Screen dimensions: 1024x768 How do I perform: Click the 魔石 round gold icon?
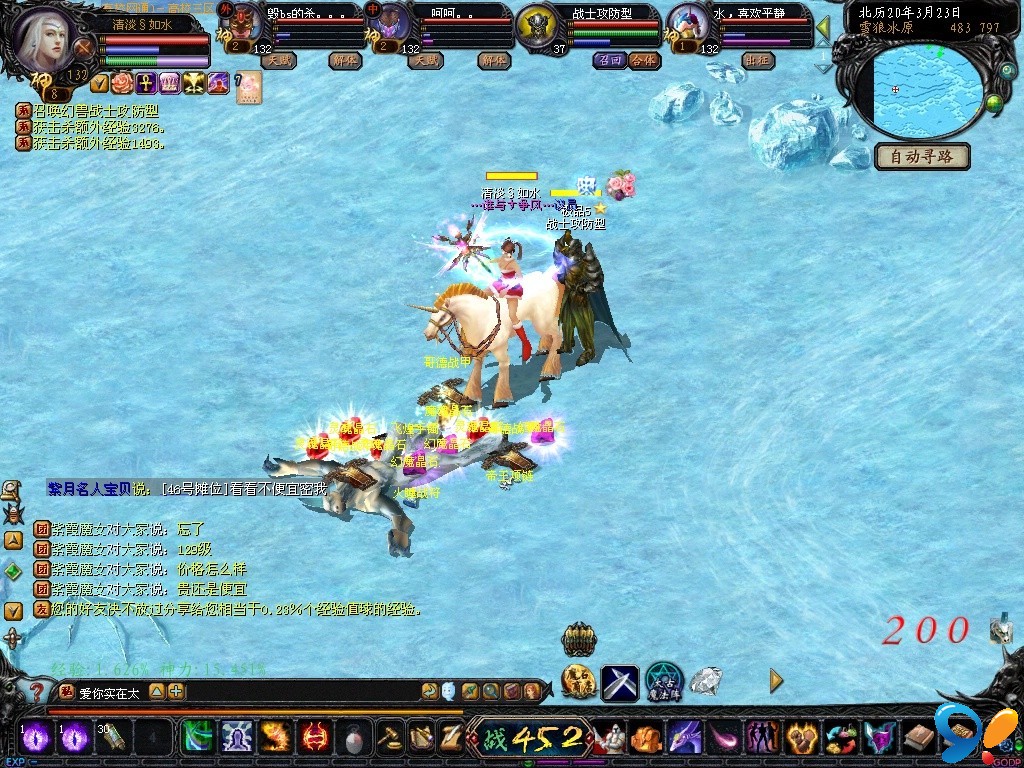[578, 682]
